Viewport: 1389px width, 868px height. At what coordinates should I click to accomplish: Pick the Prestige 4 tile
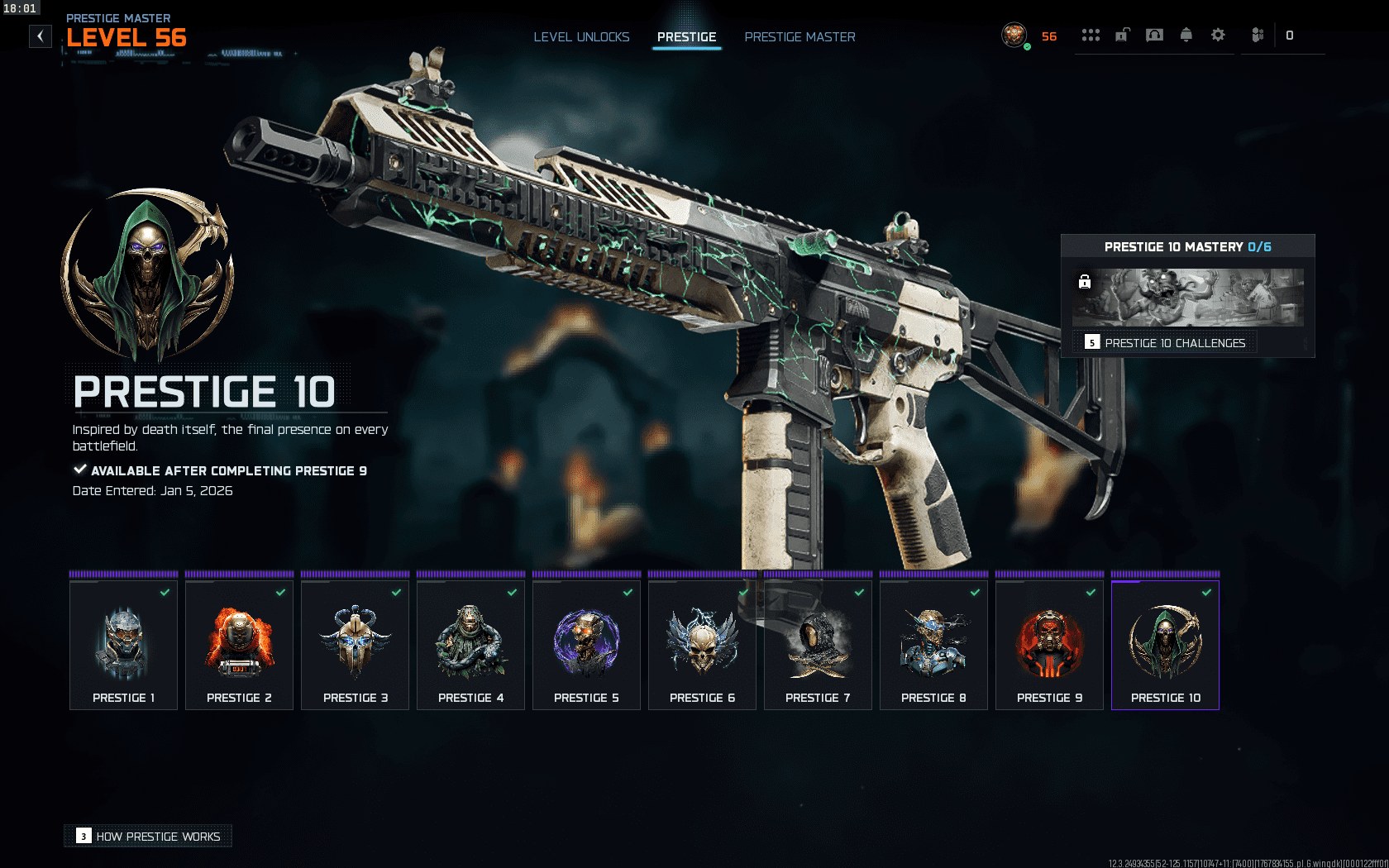point(471,645)
